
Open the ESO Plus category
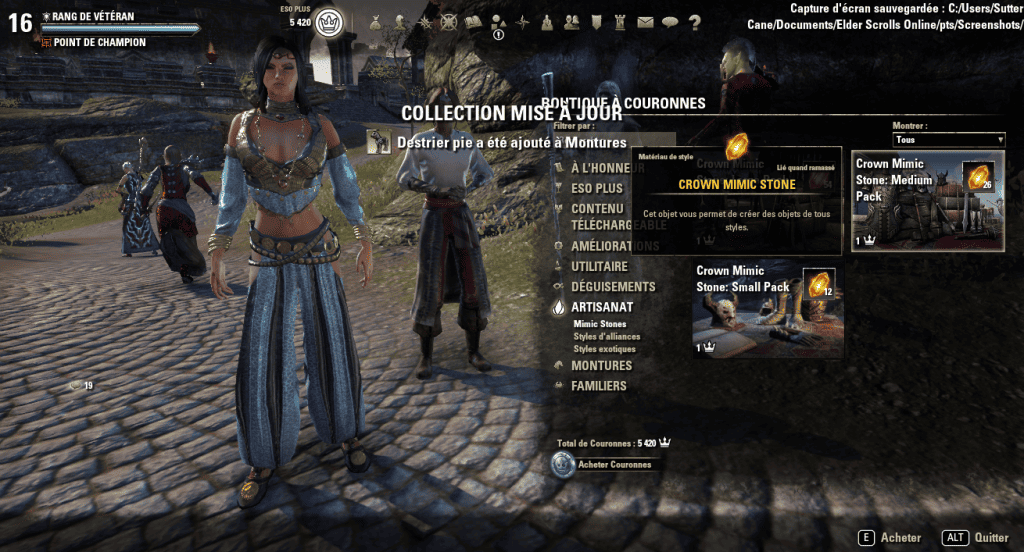point(596,188)
